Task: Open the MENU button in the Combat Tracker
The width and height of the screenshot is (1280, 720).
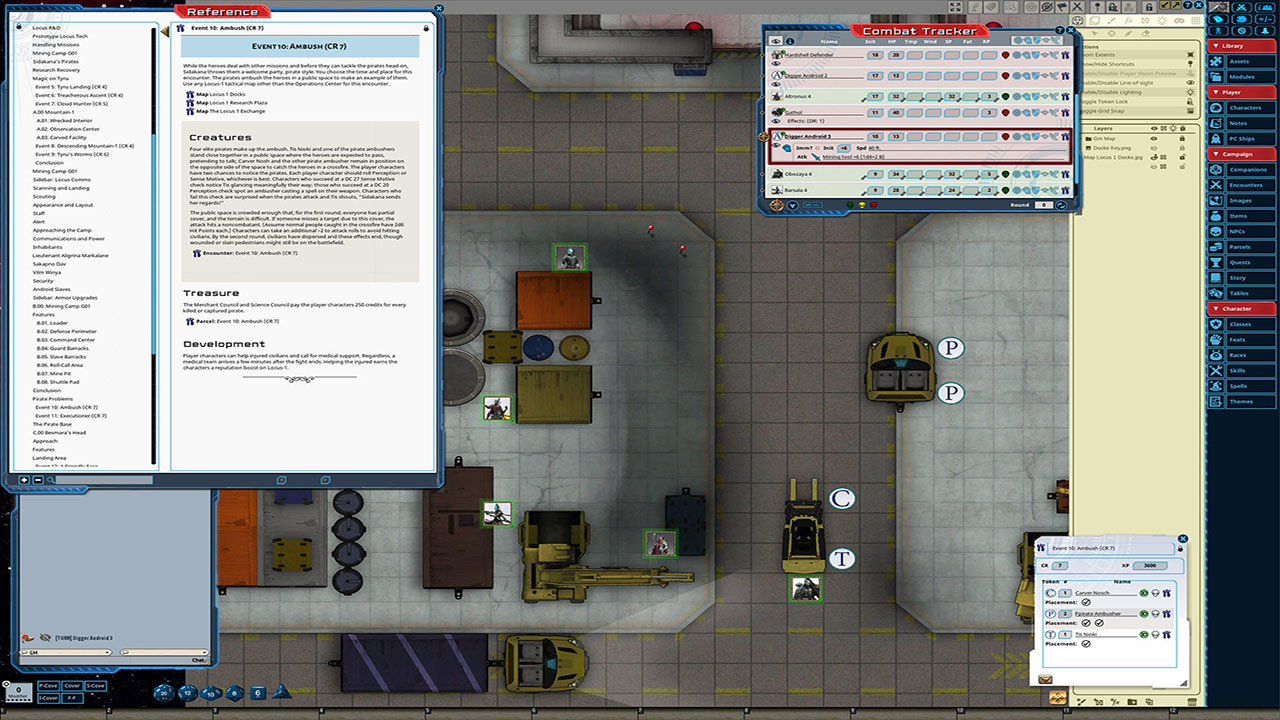Action: pyautogui.click(x=812, y=205)
